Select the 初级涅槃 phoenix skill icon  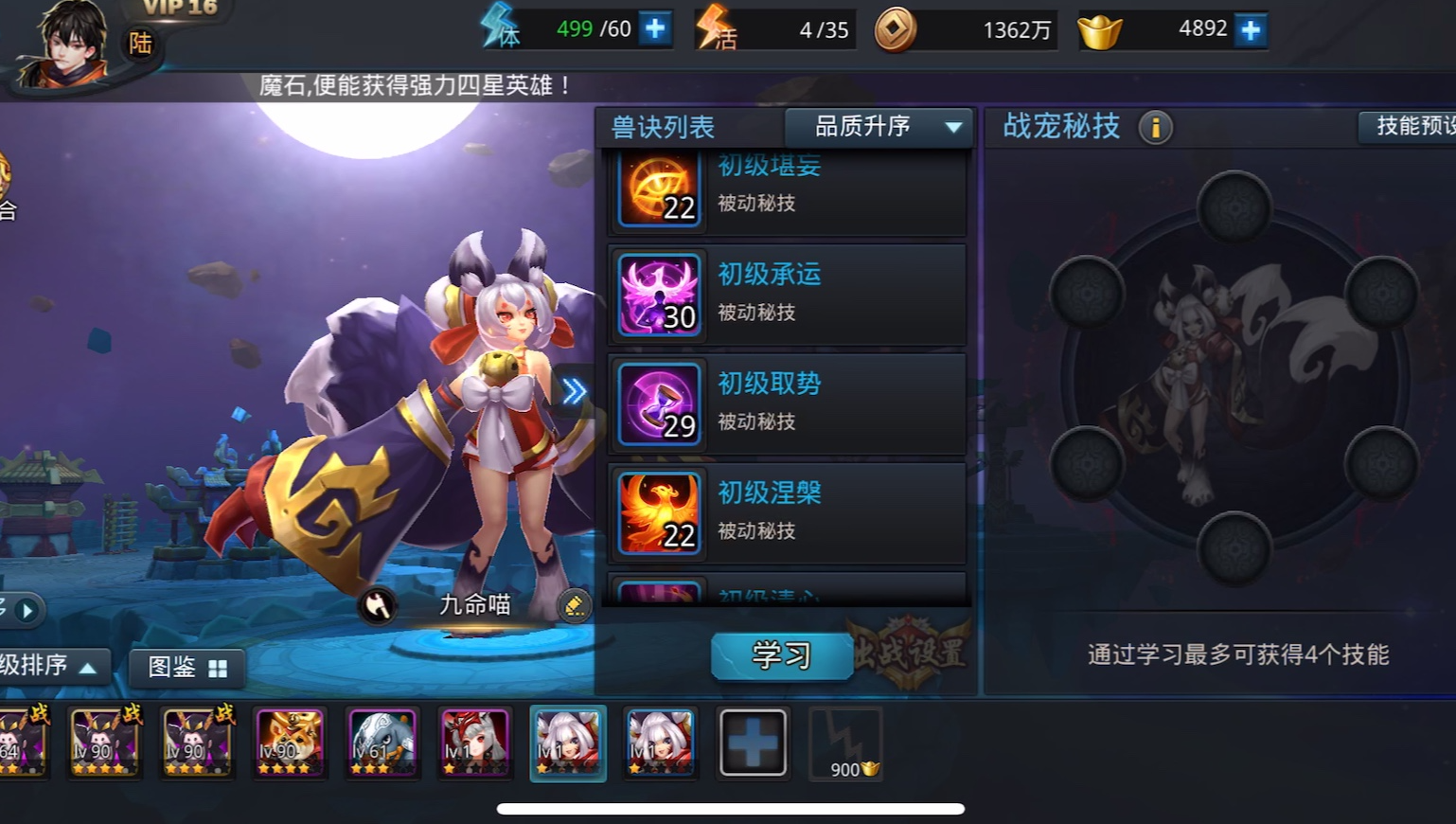[x=658, y=513]
